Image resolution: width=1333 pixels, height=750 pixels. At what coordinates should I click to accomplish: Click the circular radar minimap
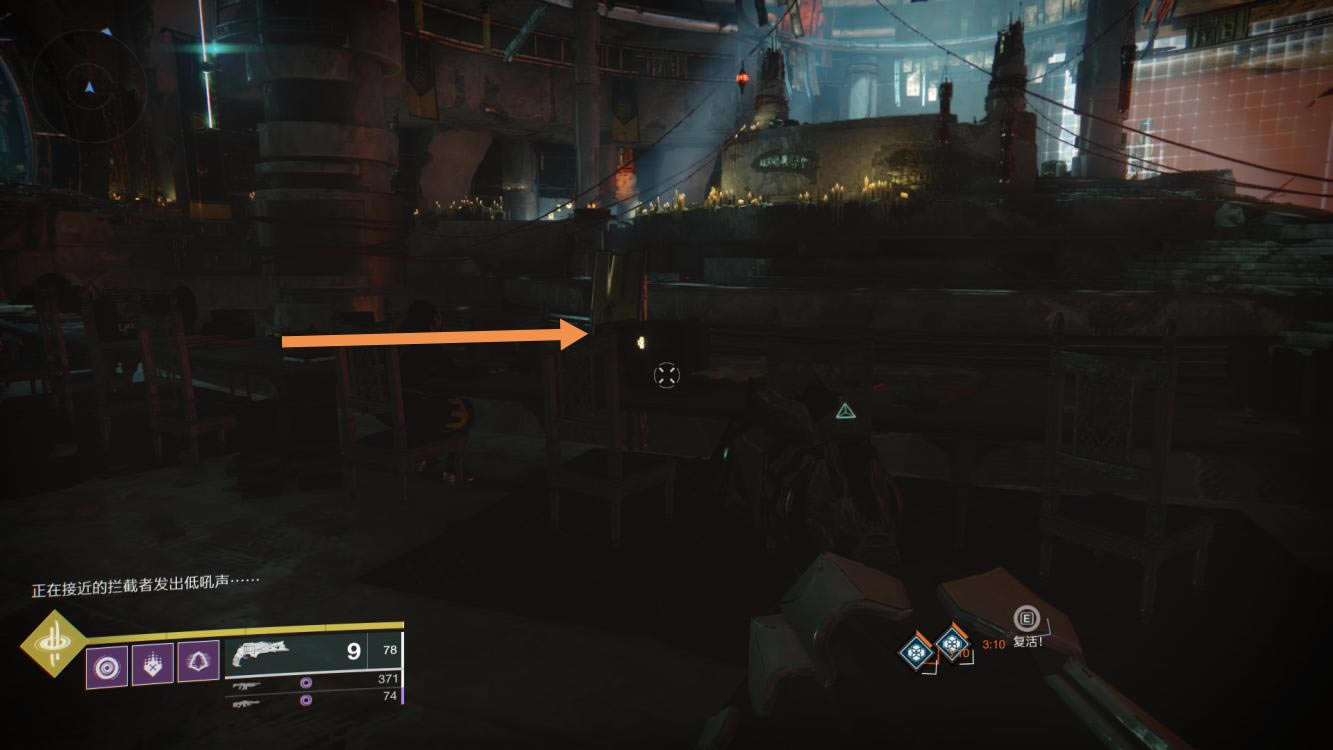click(x=90, y=86)
